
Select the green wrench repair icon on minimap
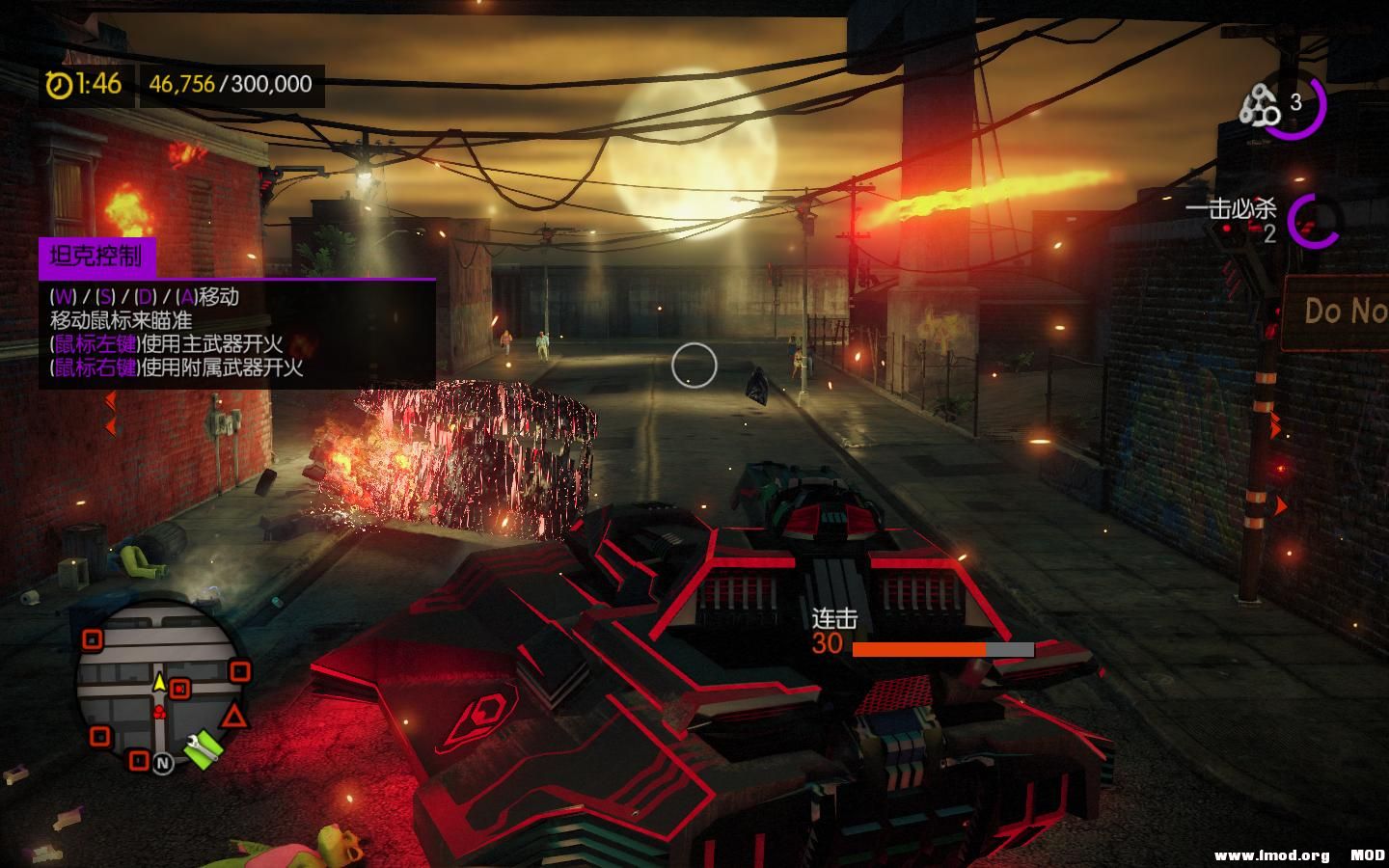point(202,746)
